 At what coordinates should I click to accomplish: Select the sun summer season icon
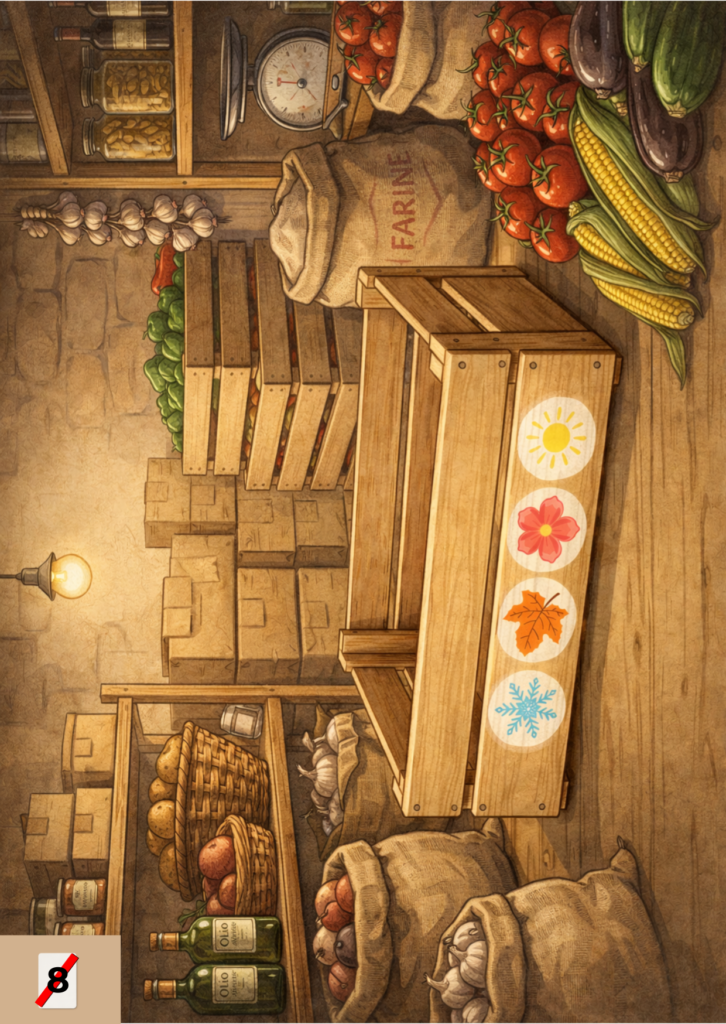tap(555, 437)
